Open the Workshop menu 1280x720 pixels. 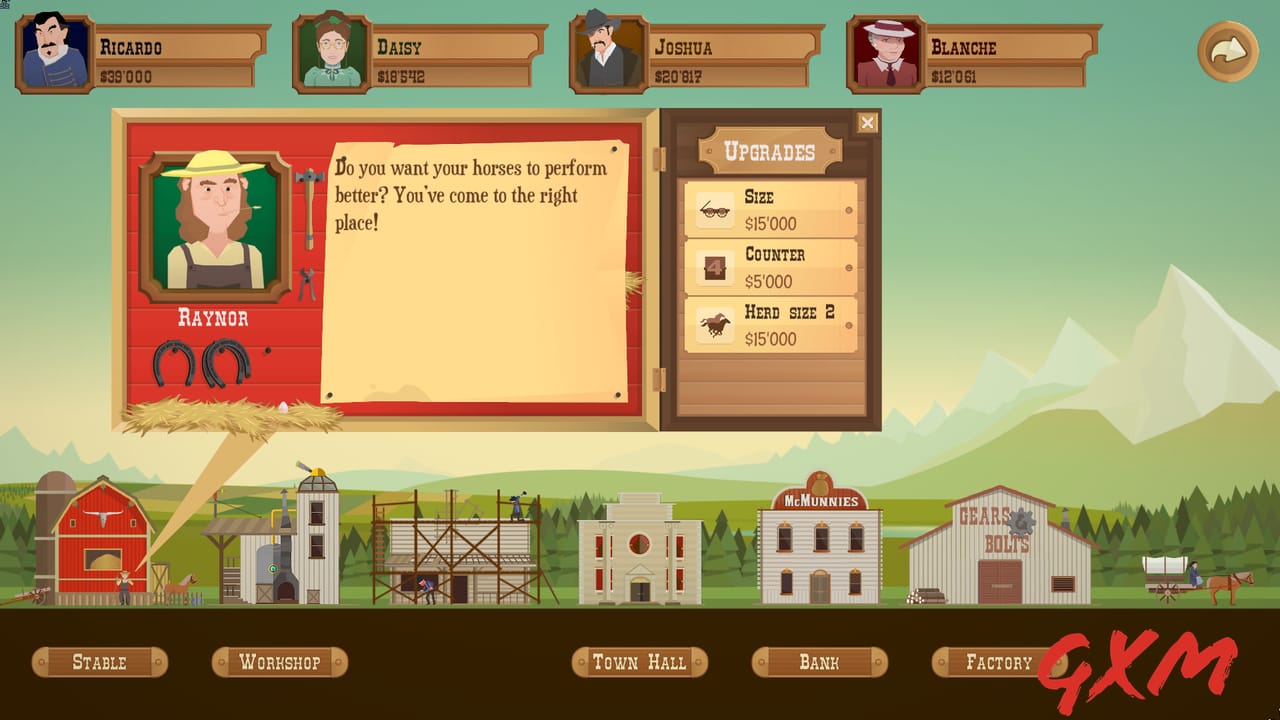click(x=280, y=662)
